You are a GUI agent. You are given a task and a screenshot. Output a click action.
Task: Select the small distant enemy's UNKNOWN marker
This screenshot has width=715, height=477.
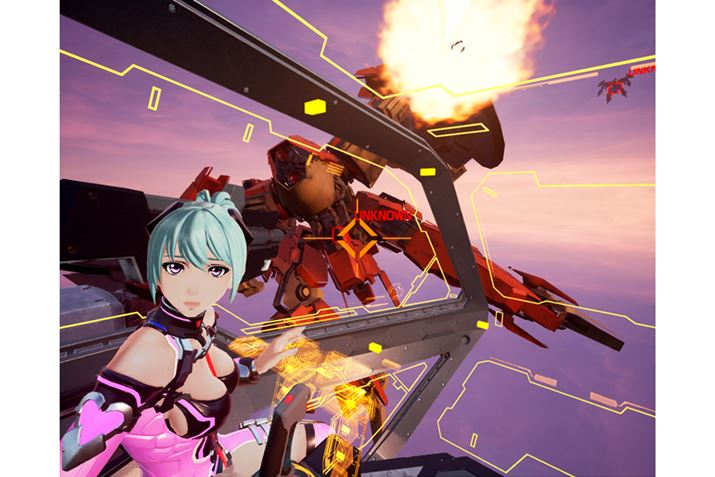pos(641,72)
